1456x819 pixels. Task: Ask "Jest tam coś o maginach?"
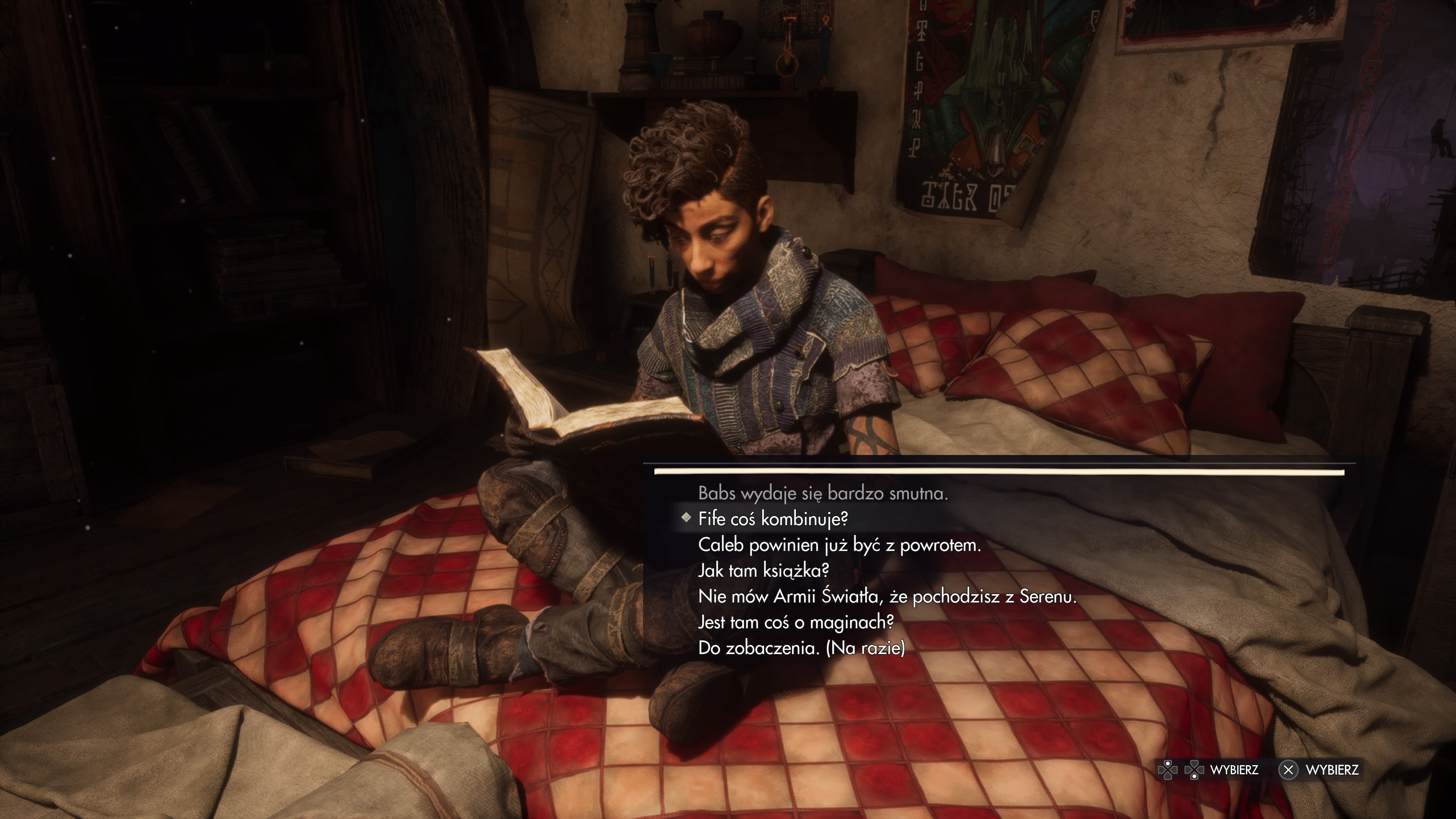(x=796, y=622)
